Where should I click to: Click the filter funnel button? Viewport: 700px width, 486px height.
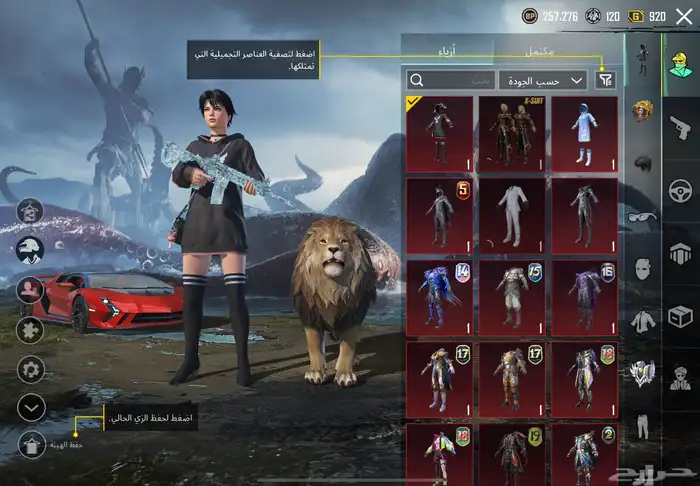(x=604, y=80)
